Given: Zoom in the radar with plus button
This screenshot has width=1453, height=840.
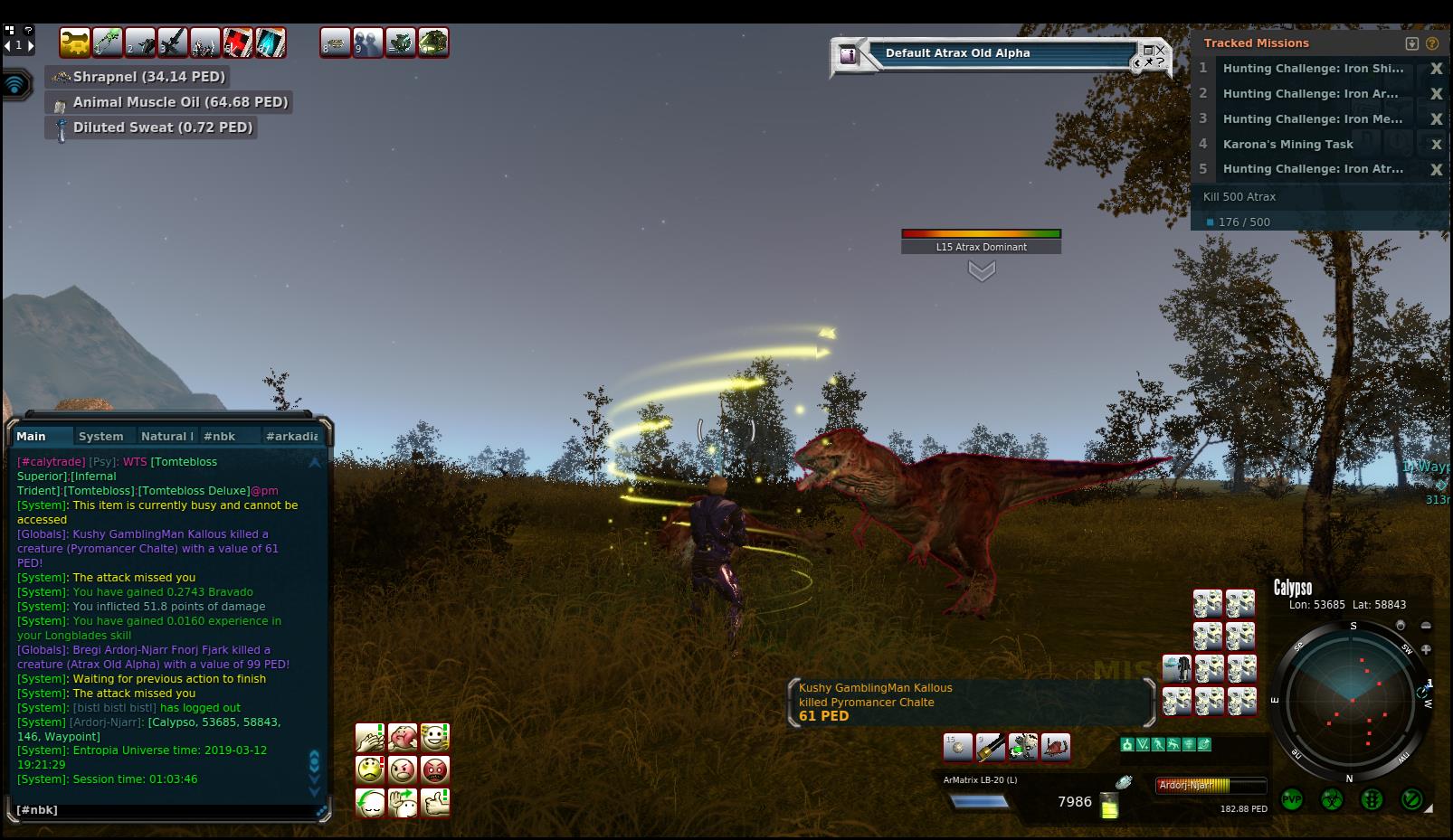Looking at the screenshot, I should [x=1426, y=649].
